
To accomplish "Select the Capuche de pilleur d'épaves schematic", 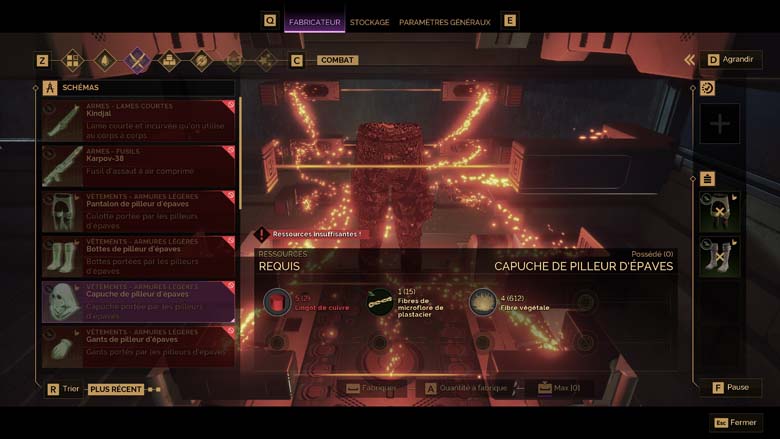I will point(138,300).
